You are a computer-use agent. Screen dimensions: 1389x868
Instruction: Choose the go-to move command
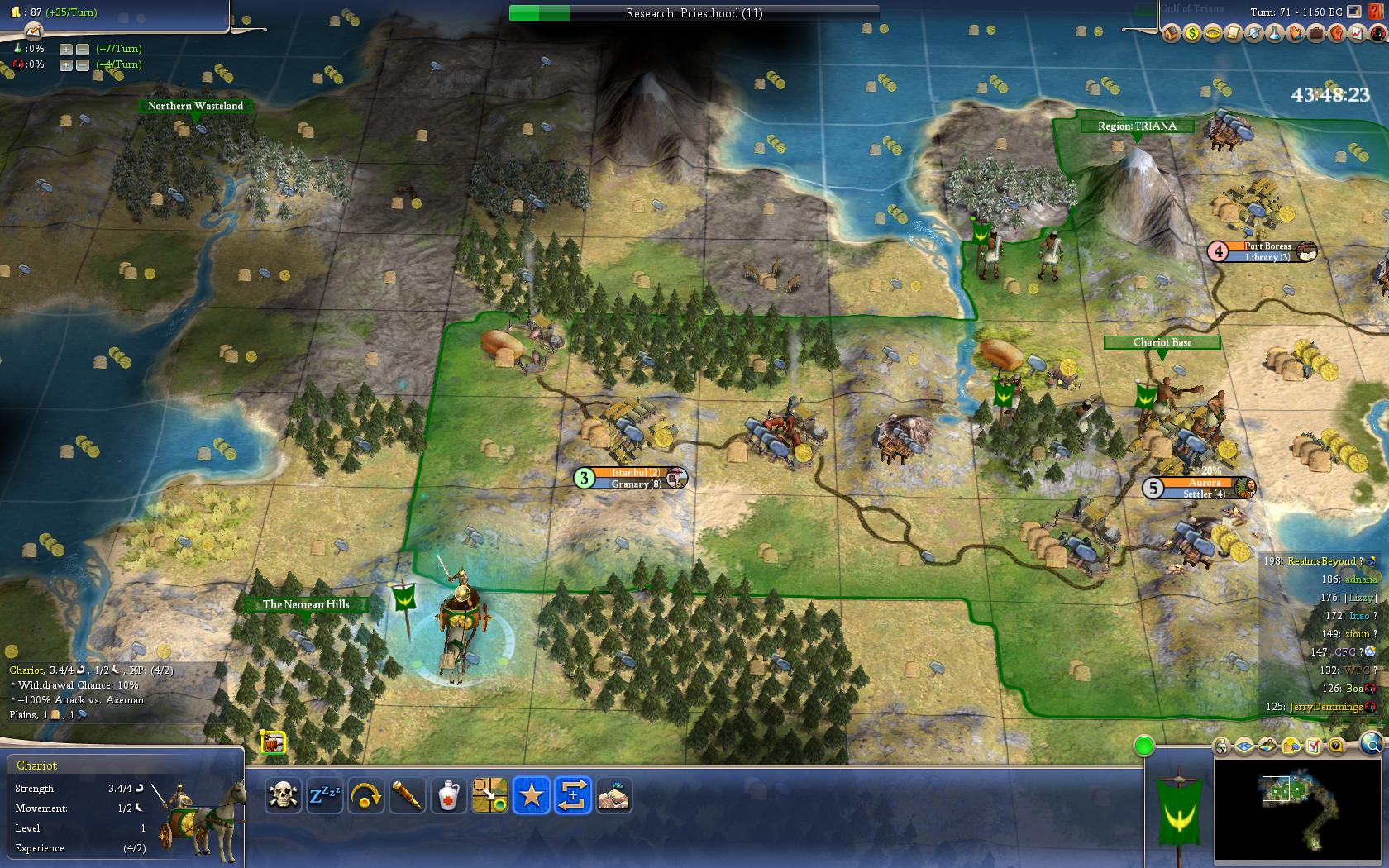[x=489, y=795]
